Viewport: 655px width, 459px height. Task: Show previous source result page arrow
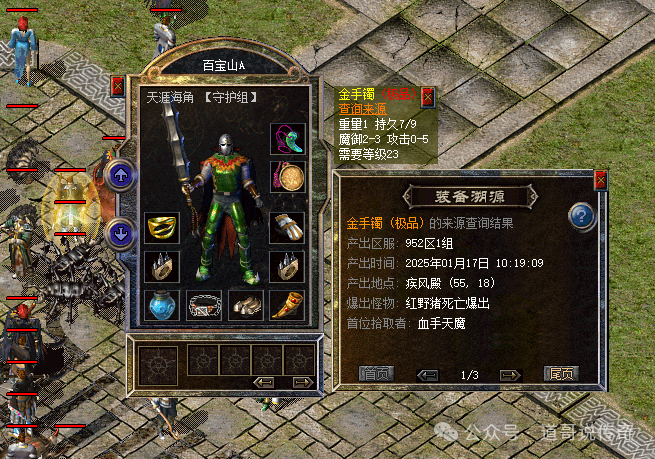click(427, 374)
